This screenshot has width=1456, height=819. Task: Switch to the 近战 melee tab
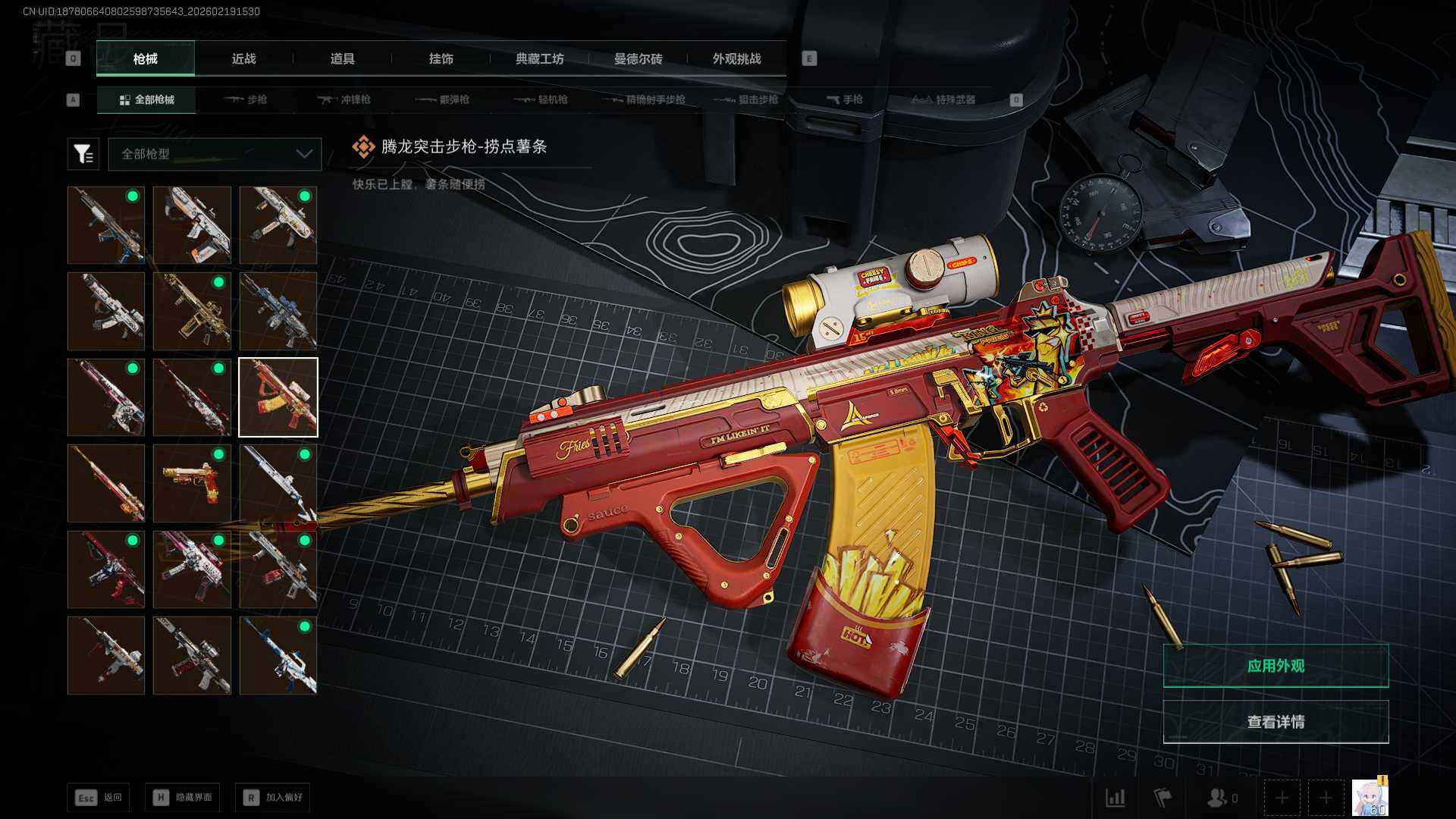coord(243,58)
